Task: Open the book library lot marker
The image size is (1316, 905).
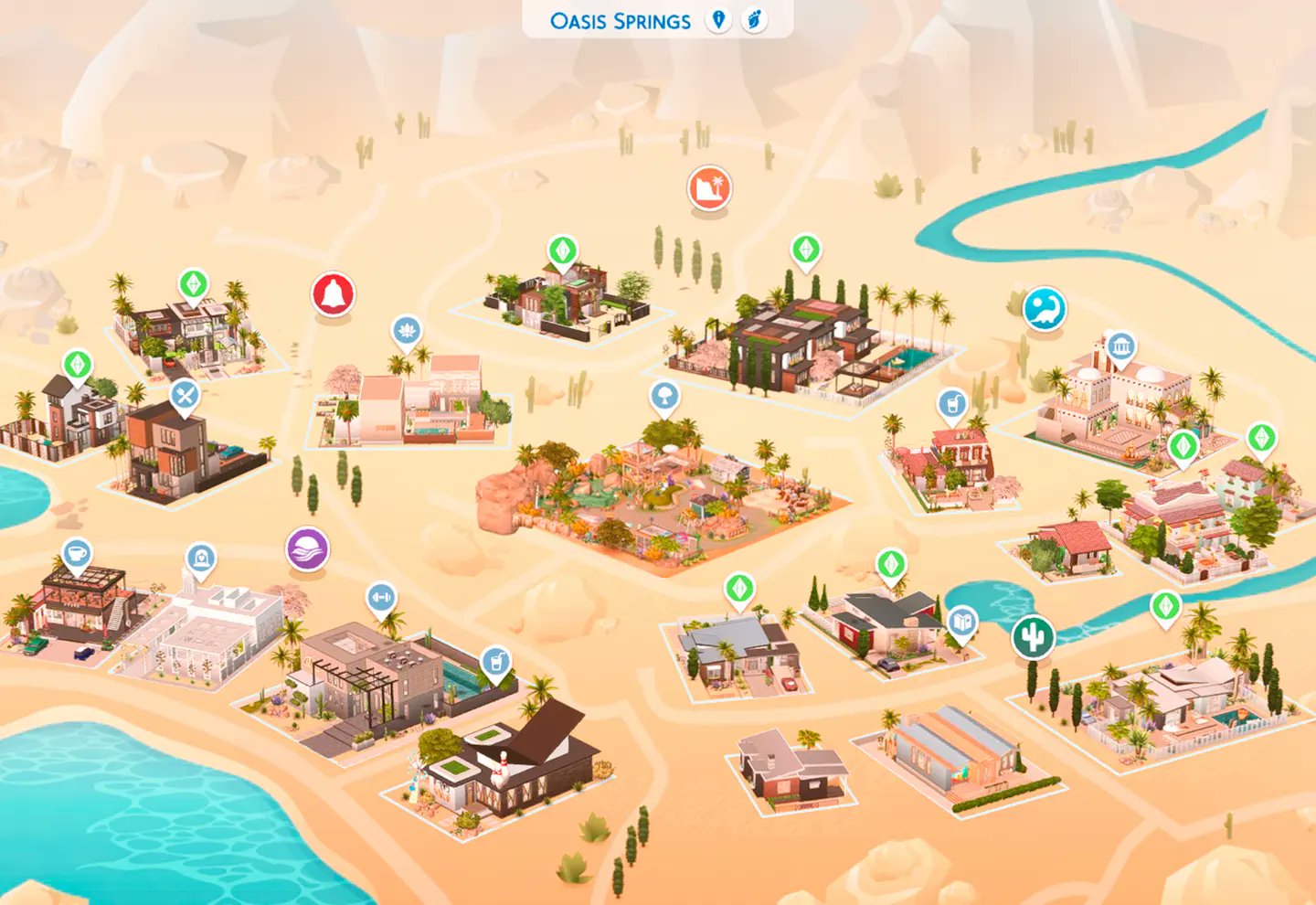Action: 961,618
